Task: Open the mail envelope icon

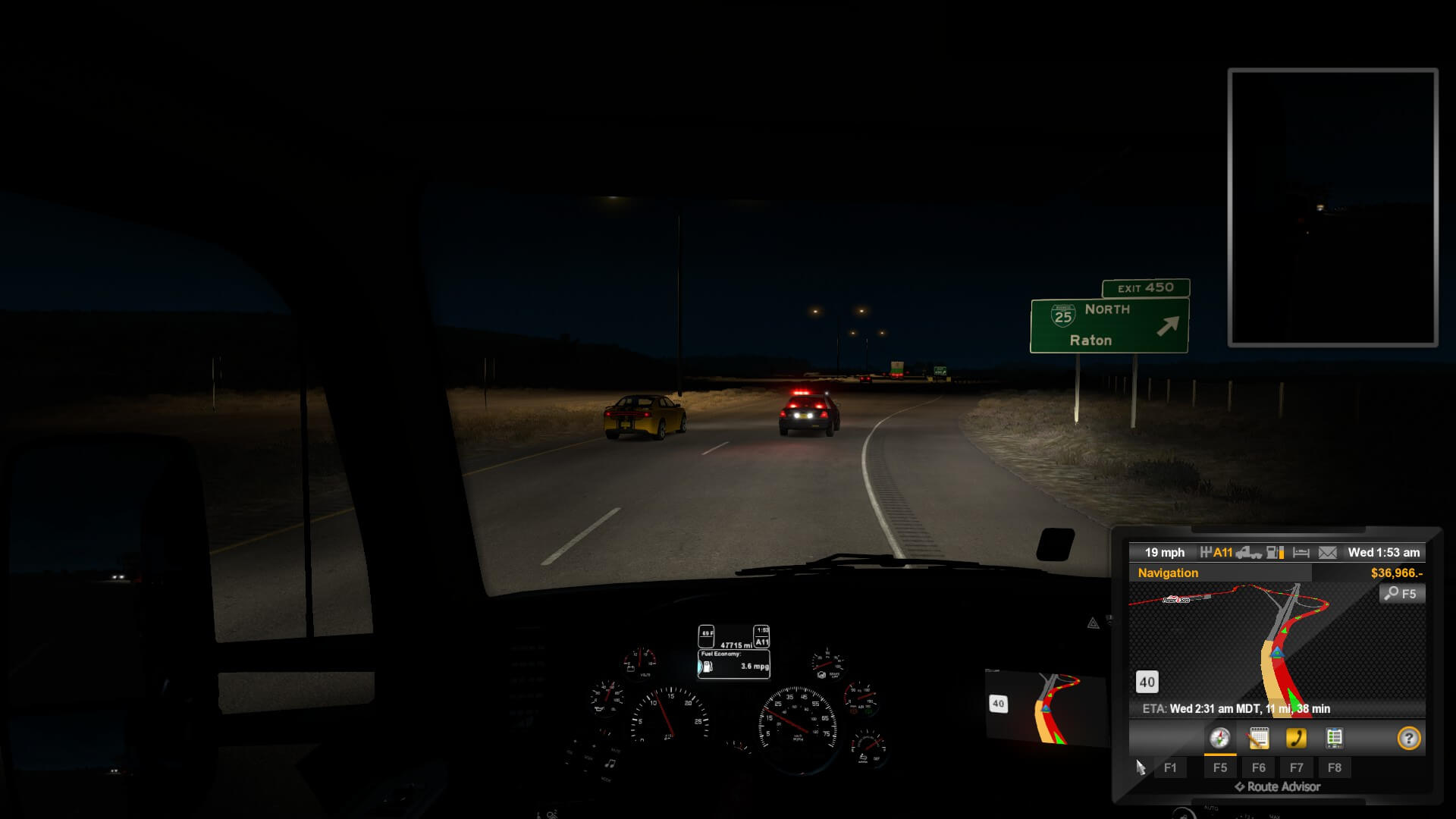Action: [x=1327, y=553]
